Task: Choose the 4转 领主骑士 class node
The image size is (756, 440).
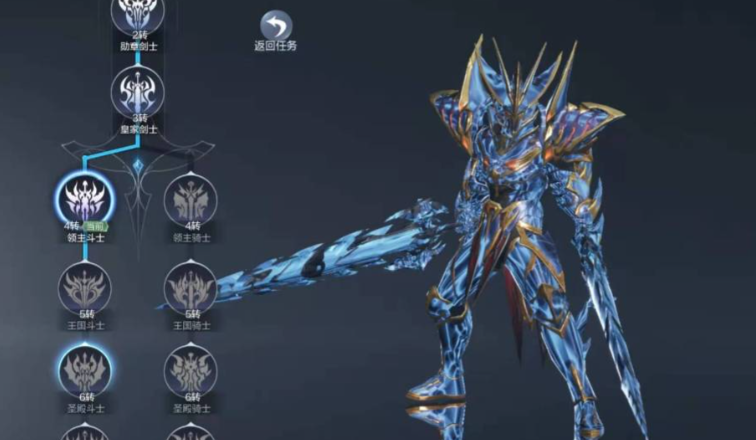Action: 189,200
